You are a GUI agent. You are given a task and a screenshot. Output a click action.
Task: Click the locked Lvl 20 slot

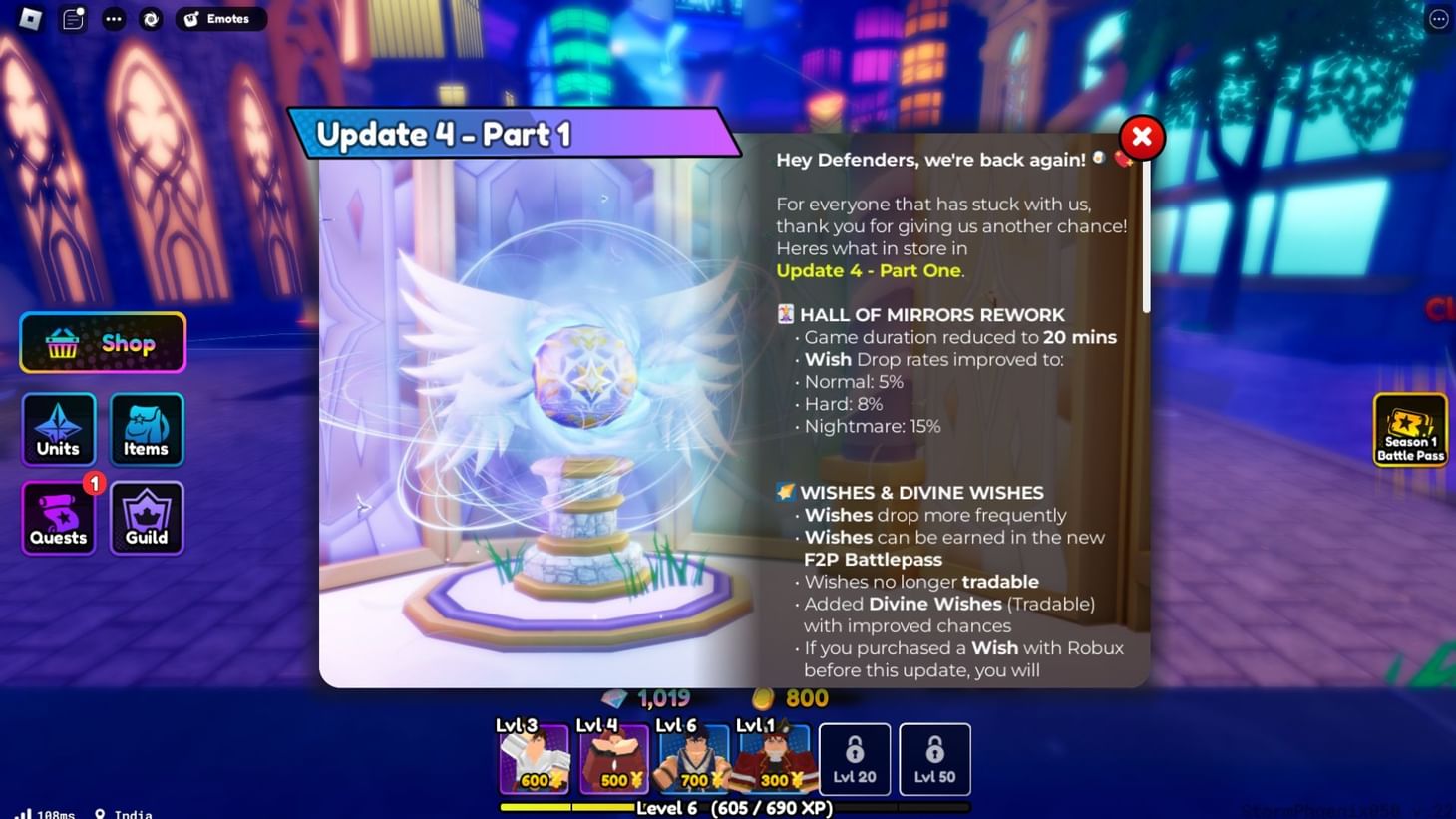[855, 760]
